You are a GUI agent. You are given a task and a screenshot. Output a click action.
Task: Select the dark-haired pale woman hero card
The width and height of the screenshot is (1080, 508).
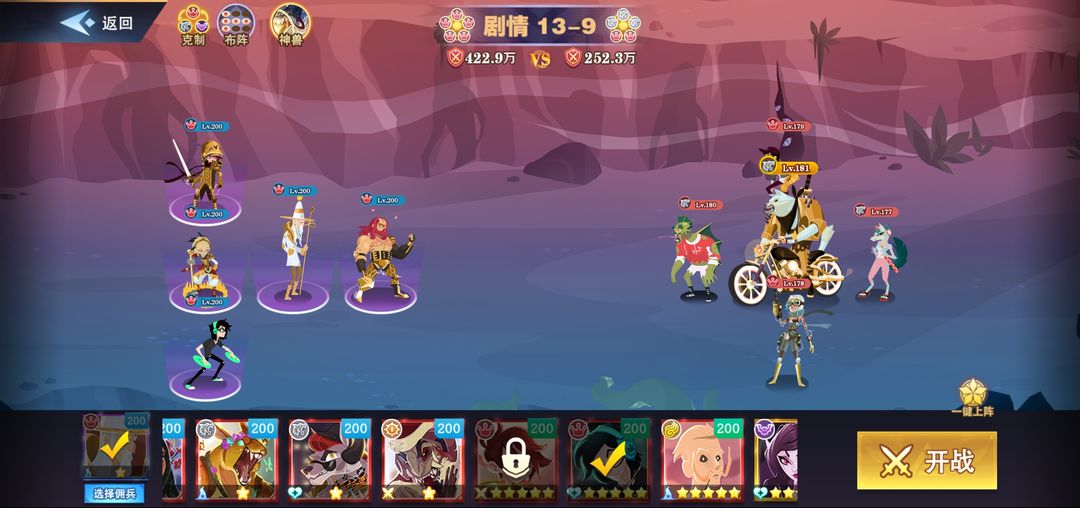point(776,458)
